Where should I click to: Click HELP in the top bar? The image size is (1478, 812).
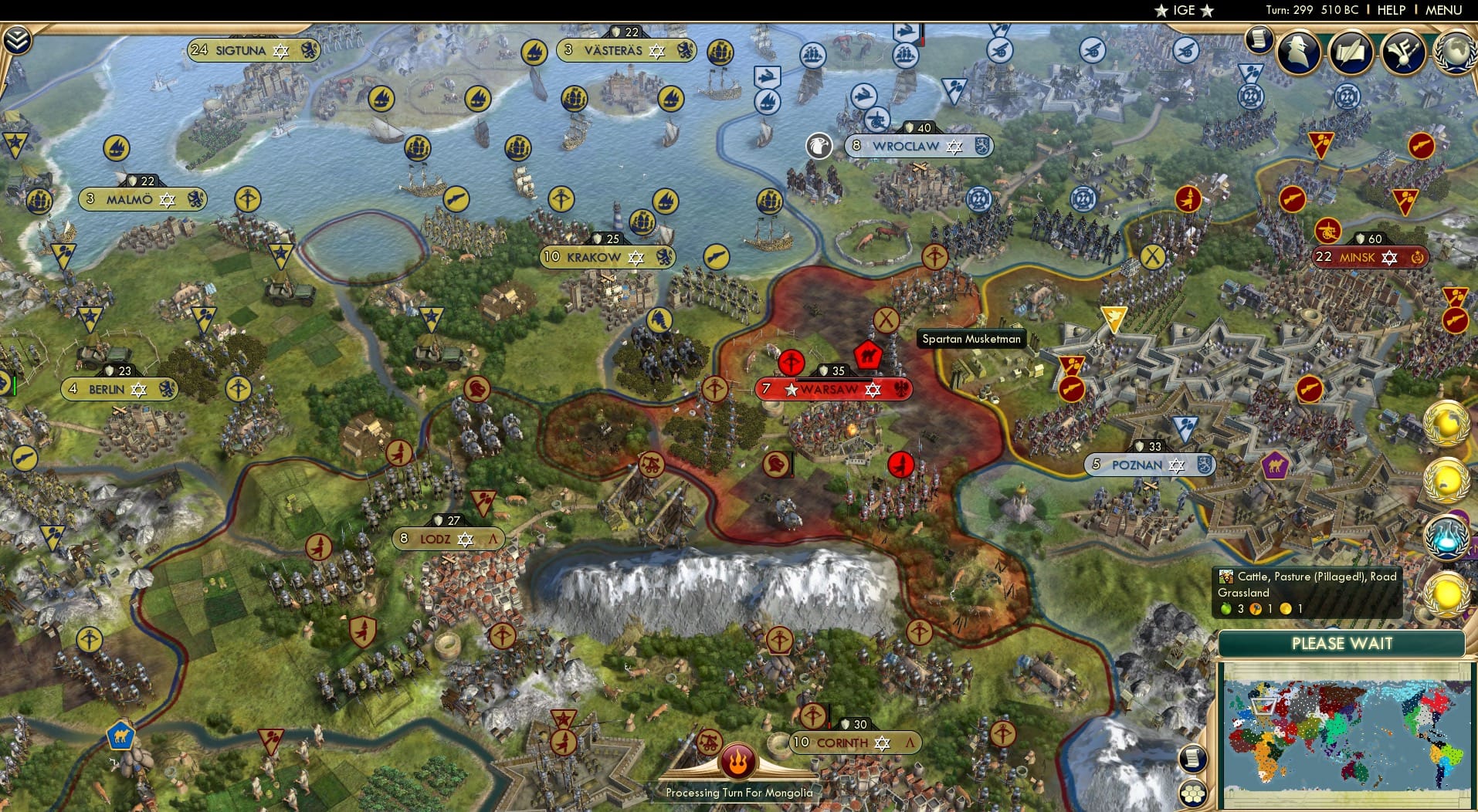[x=1392, y=10]
